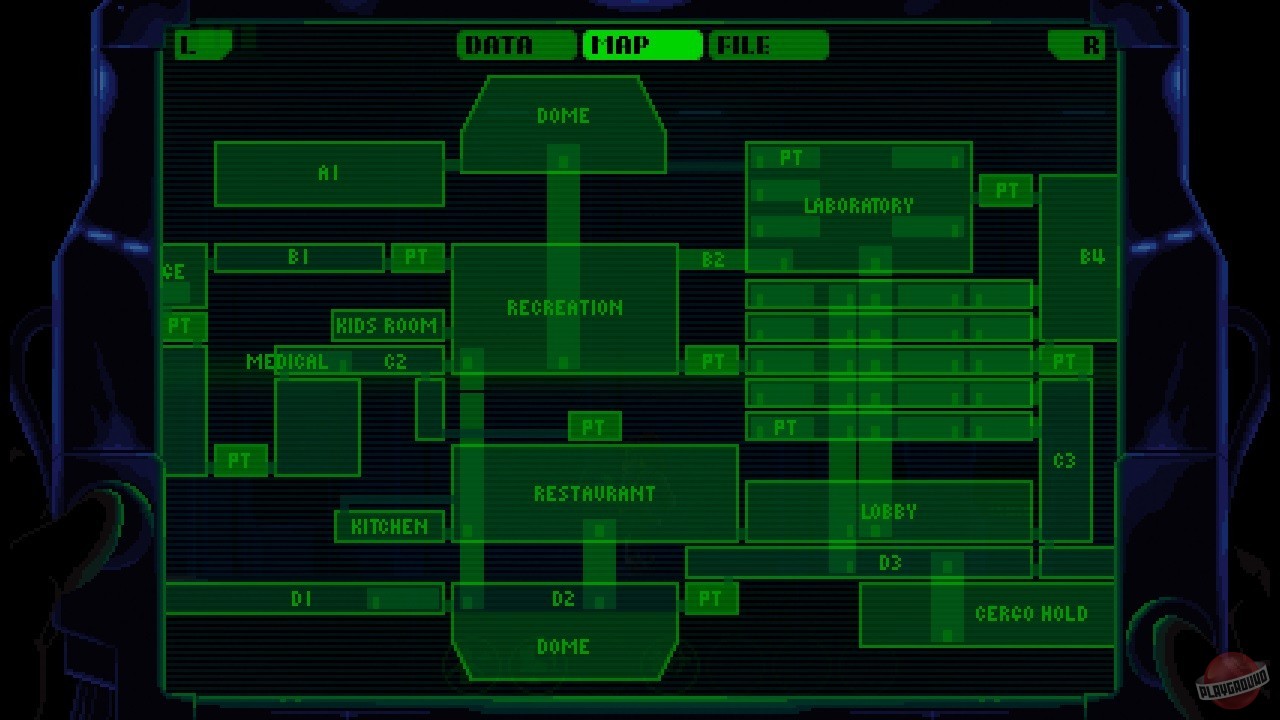Viewport: 1280px width, 720px height.
Task: Select the Laboratory room on the map
Action: 858,206
